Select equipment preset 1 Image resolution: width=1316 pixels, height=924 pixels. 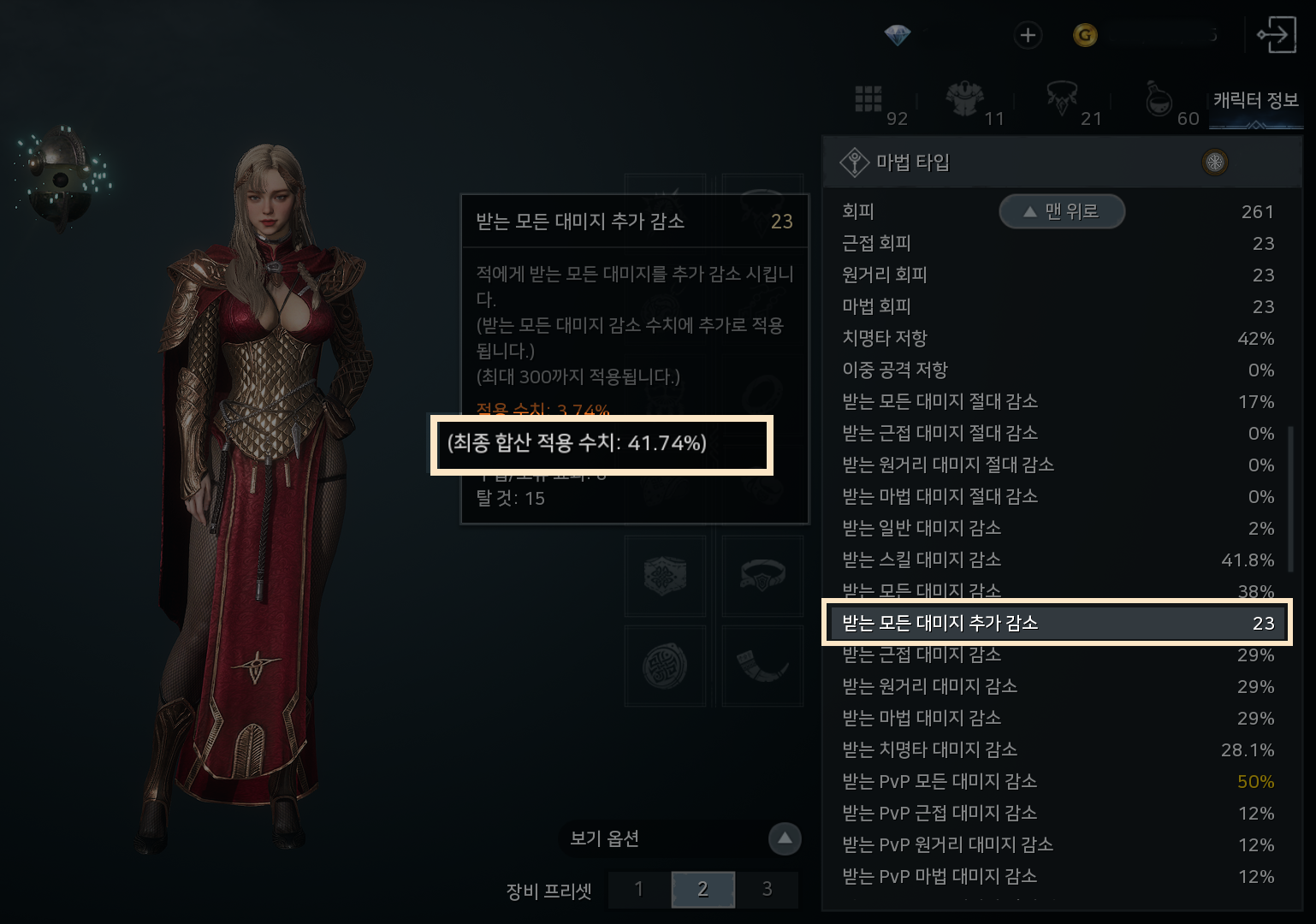point(639,890)
